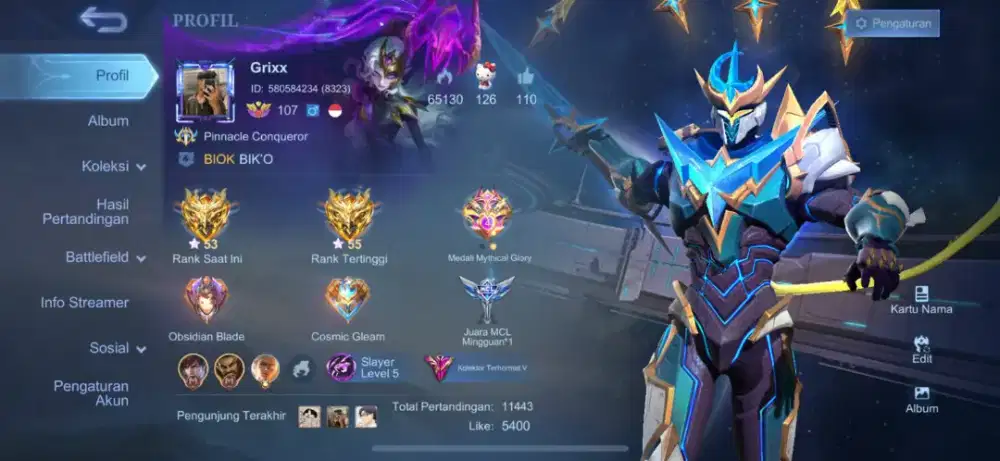Open the Kartu Nama card
The height and width of the screenshot is (461, 1000).
[921, 299]
